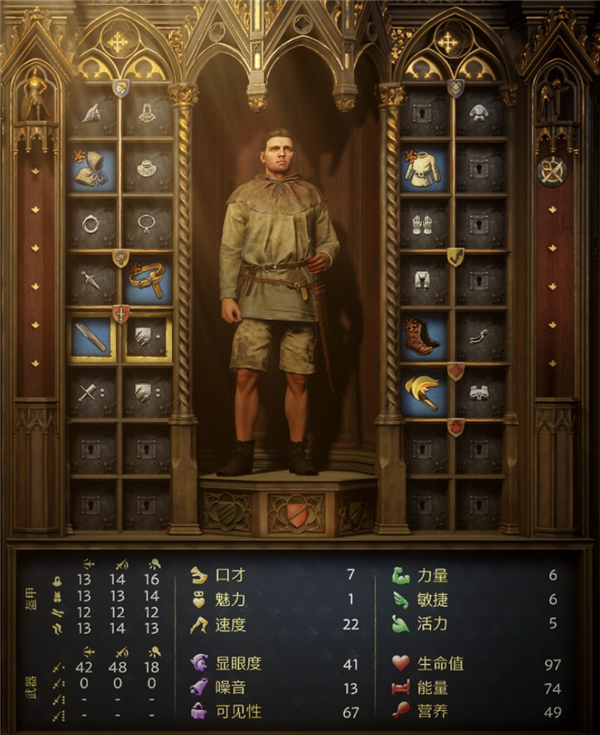This screenshot has height=735, width=600.
Task: Select the equipped wooden club weapon slot
Action: pos(91,338)
